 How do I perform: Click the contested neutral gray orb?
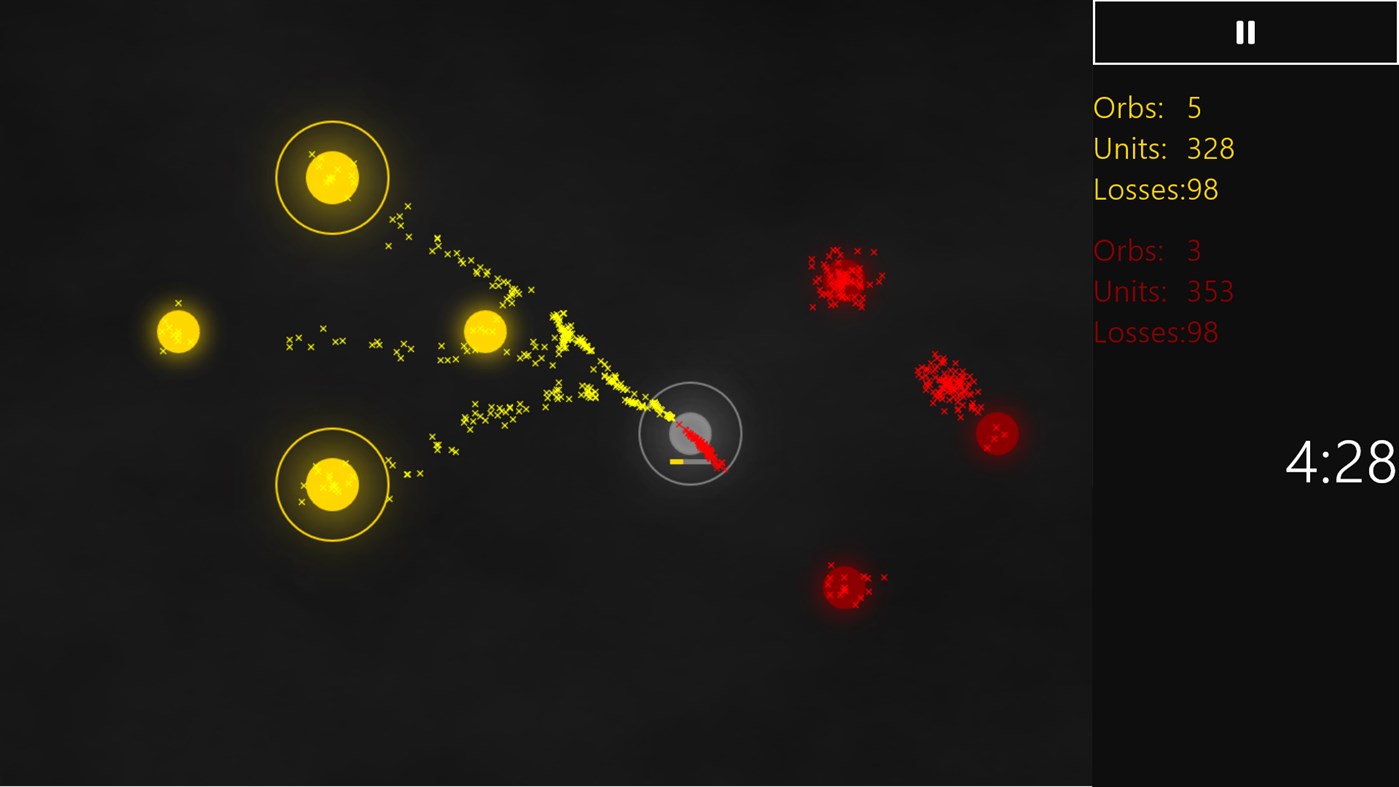[x=690, y=432]
